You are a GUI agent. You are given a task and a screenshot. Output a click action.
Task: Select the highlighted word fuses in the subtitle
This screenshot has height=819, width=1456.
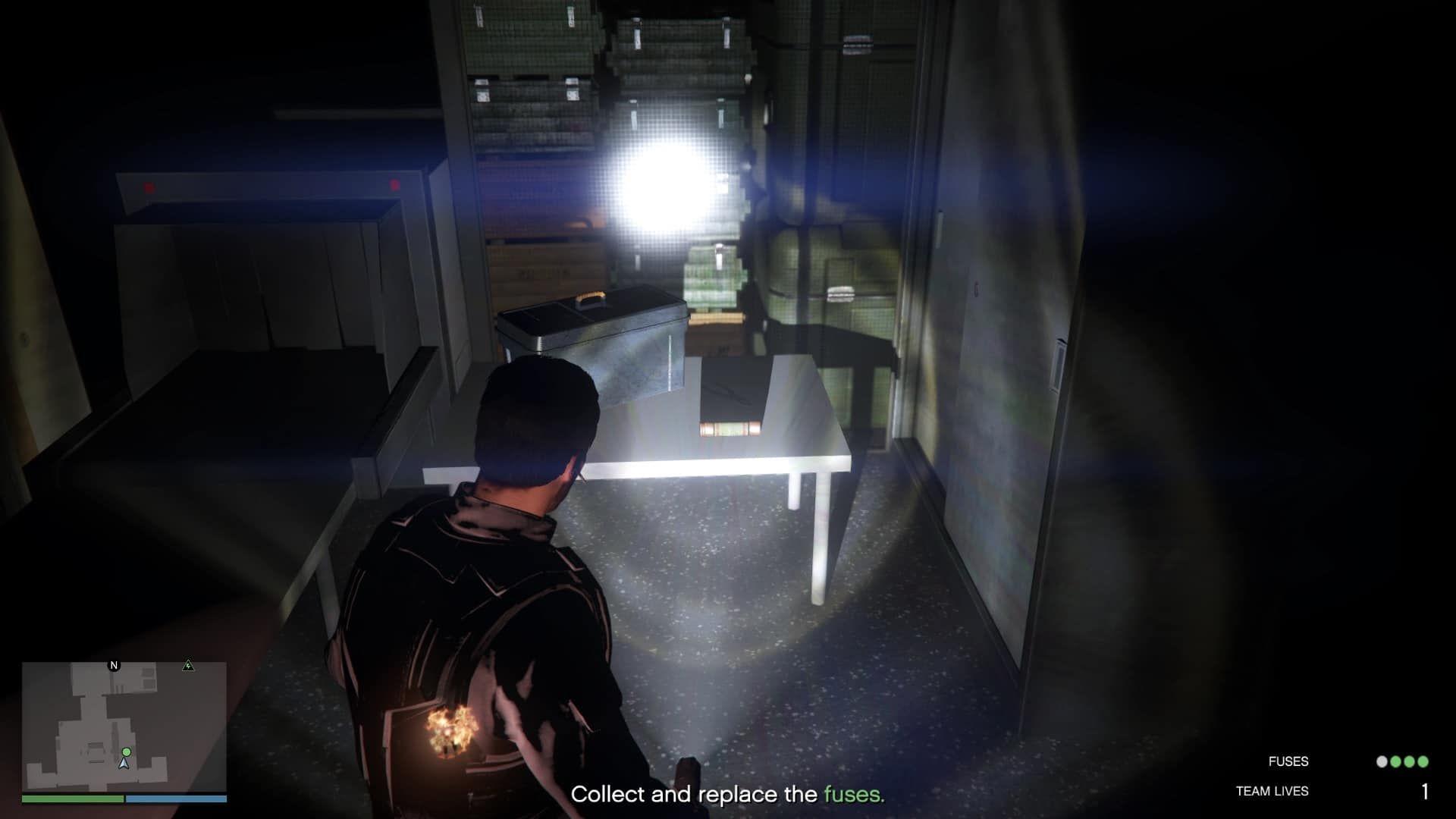pos(855,795)
